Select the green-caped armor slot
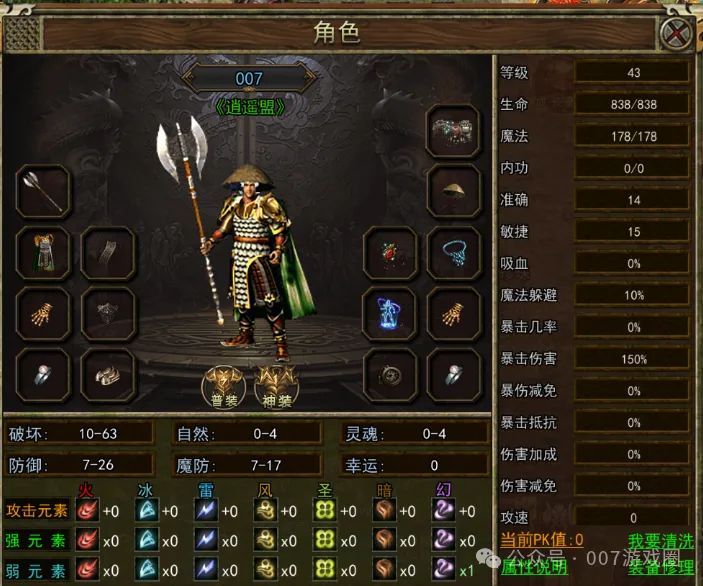 coord(43,253)
